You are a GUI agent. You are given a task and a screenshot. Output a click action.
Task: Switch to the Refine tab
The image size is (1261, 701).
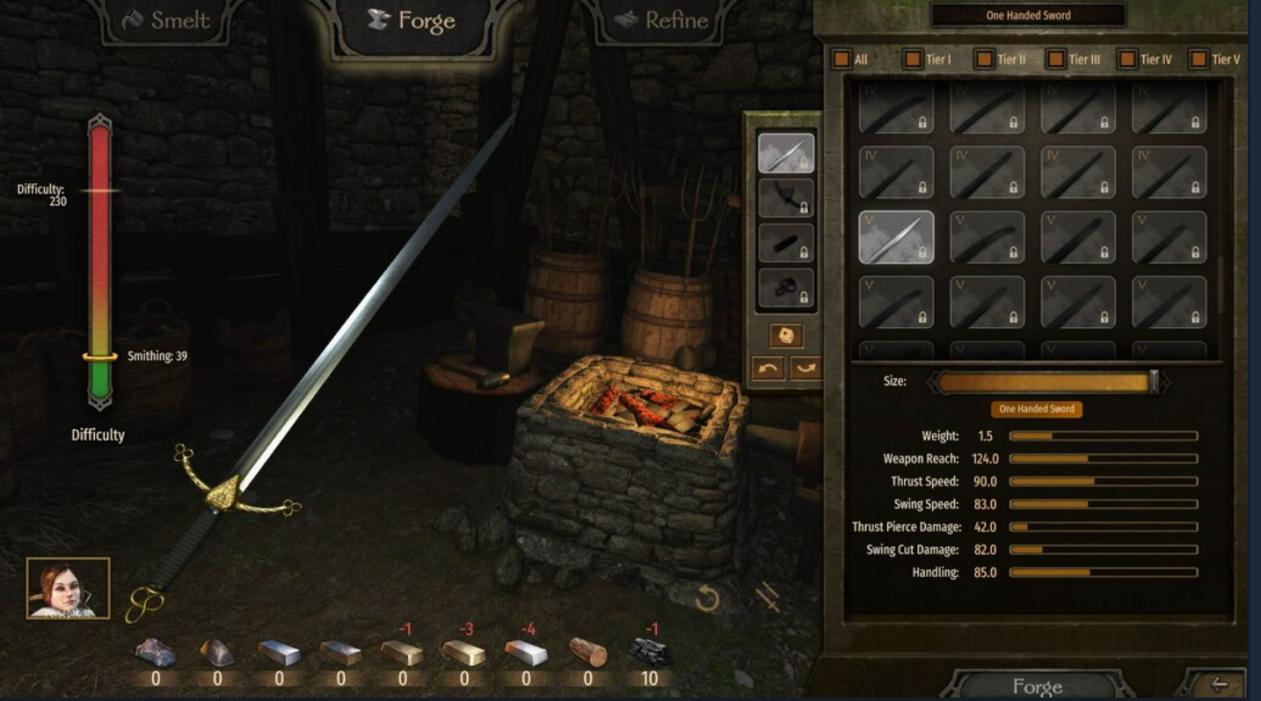point(663,21)
